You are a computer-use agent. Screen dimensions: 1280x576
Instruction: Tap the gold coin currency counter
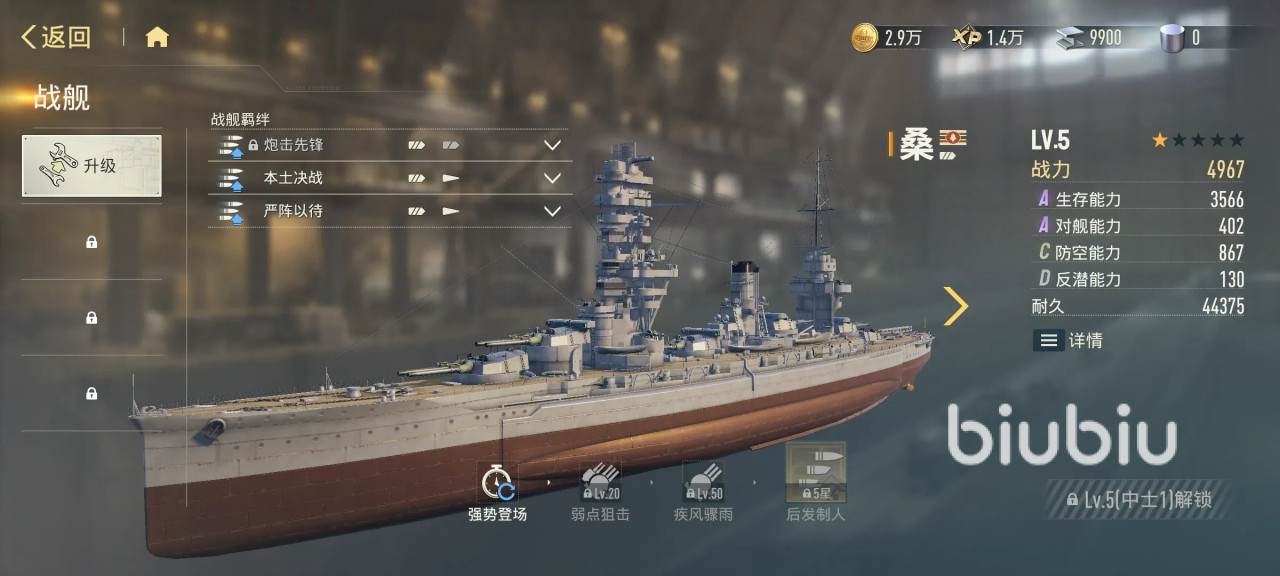[x=886, y=38]
